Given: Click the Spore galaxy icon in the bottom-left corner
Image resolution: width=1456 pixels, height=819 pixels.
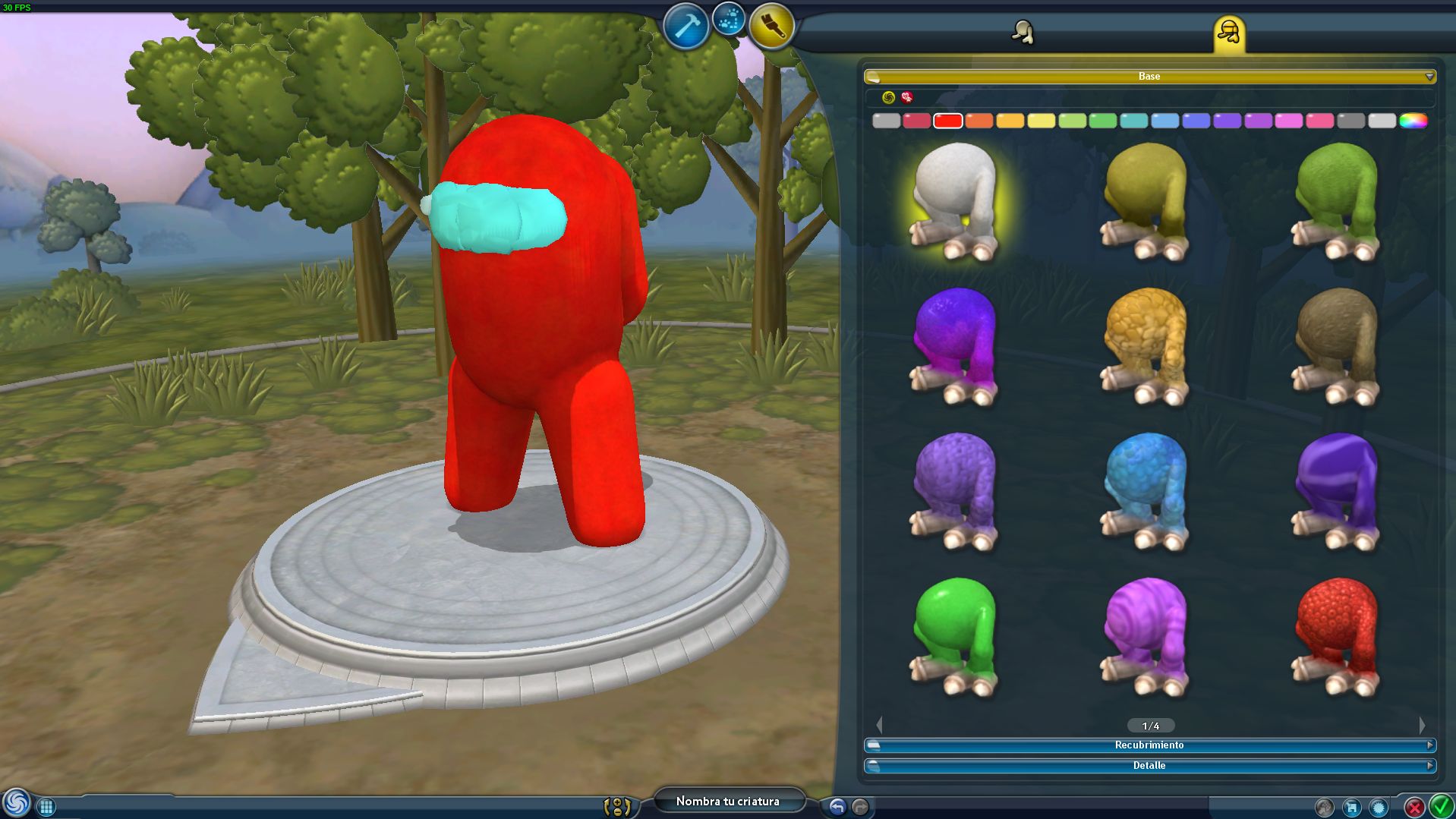Looking at the screenshot, I should point(17,805).
